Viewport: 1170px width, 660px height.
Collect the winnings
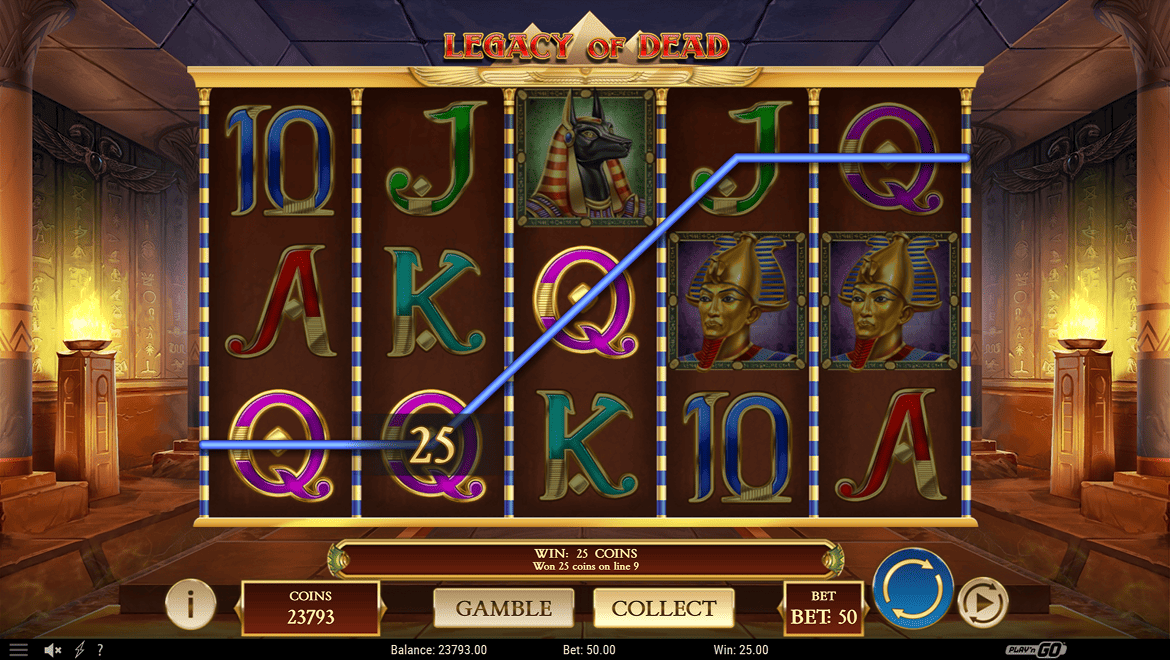(664, 608)
